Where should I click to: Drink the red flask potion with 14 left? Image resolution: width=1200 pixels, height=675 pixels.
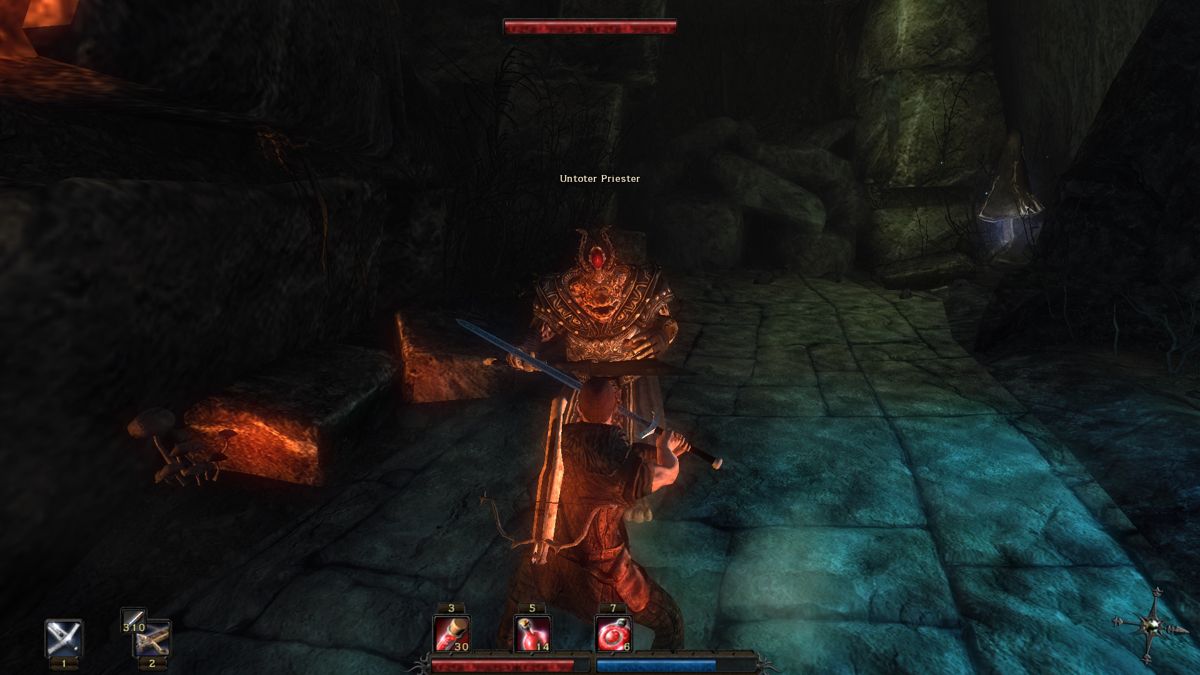click(532, 633)
